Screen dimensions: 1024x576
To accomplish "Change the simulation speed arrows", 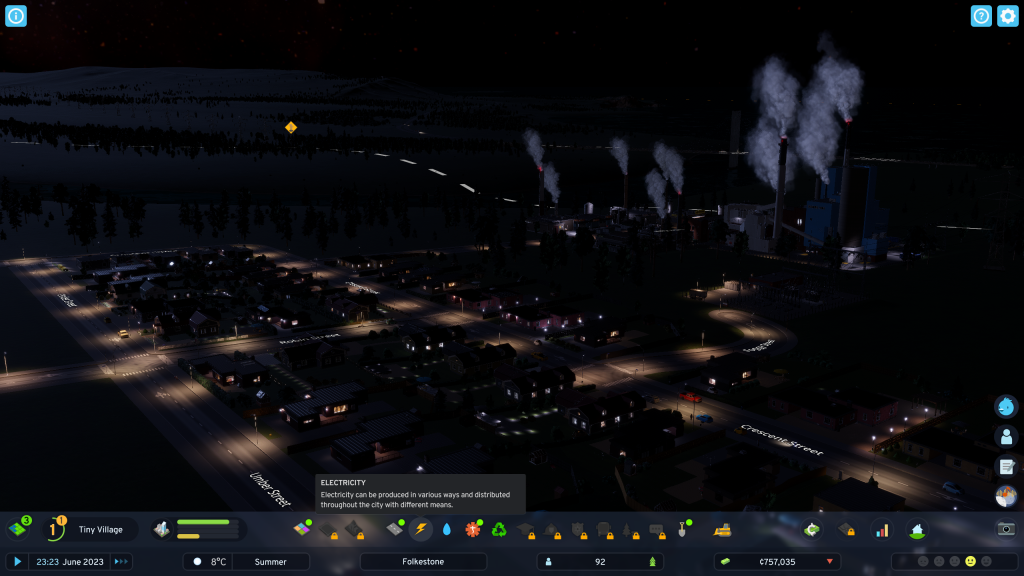I will [121, 562].
